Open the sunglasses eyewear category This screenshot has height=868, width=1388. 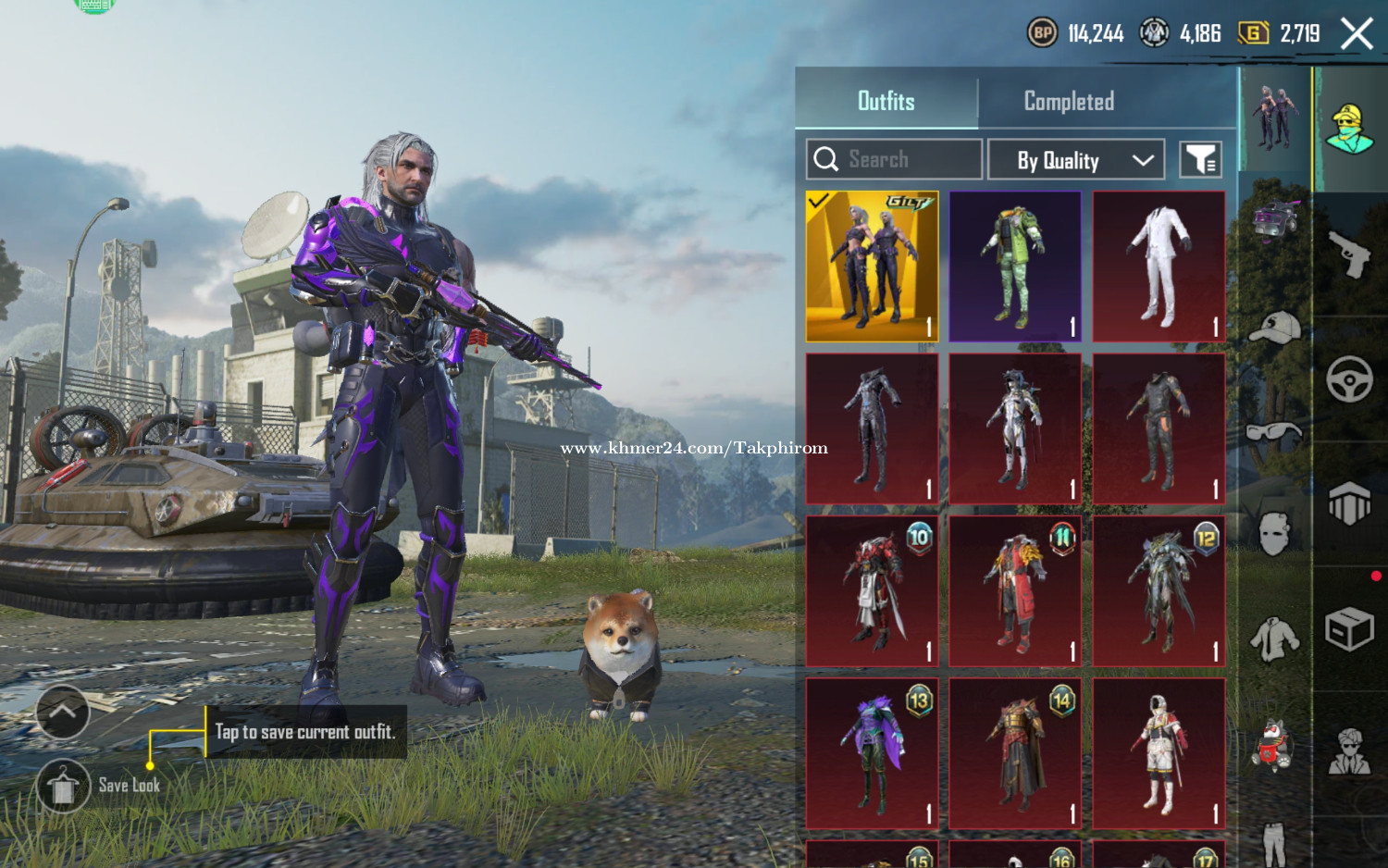[x=1275, y=431]
